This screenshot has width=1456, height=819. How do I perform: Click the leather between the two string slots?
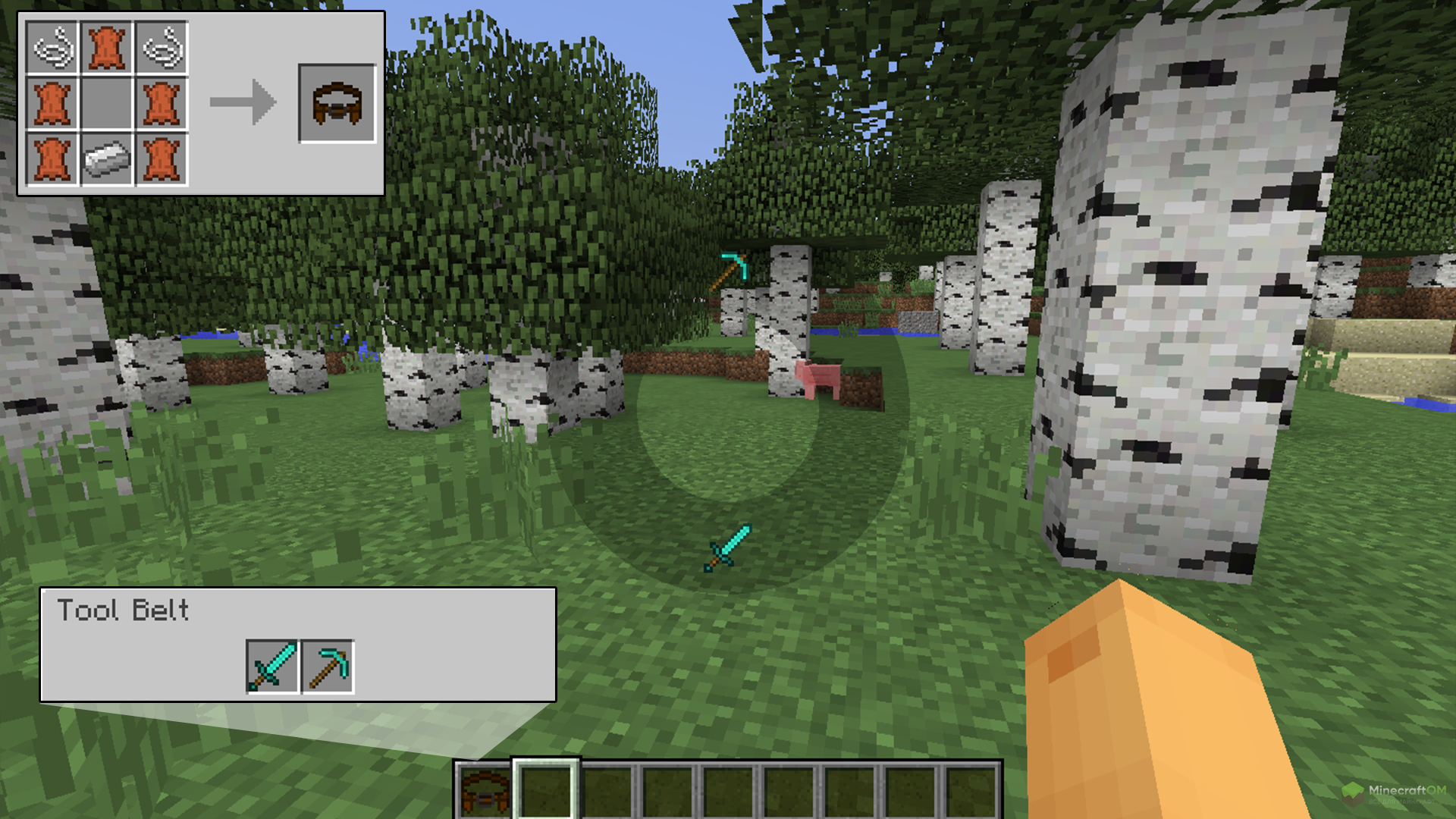(107, 48)
